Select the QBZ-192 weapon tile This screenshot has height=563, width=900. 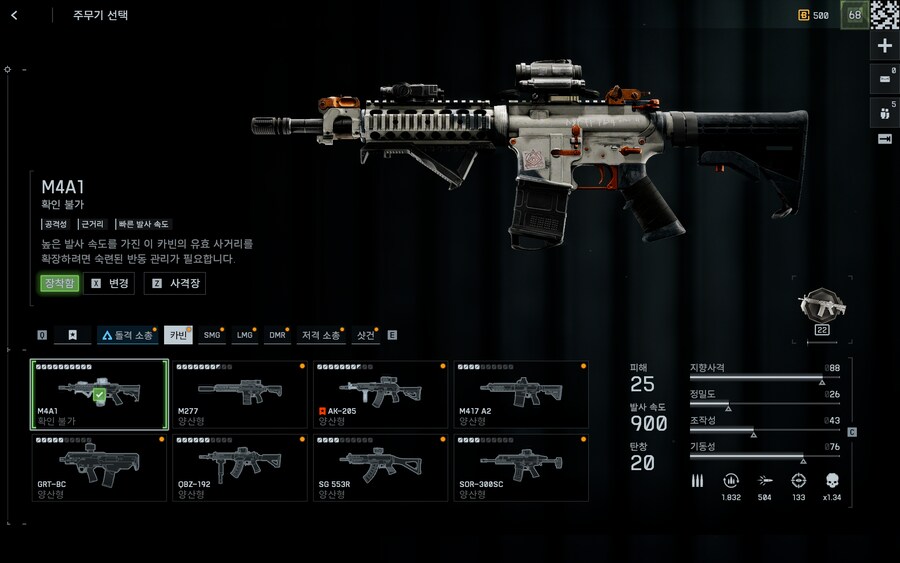tap(239, 467)
